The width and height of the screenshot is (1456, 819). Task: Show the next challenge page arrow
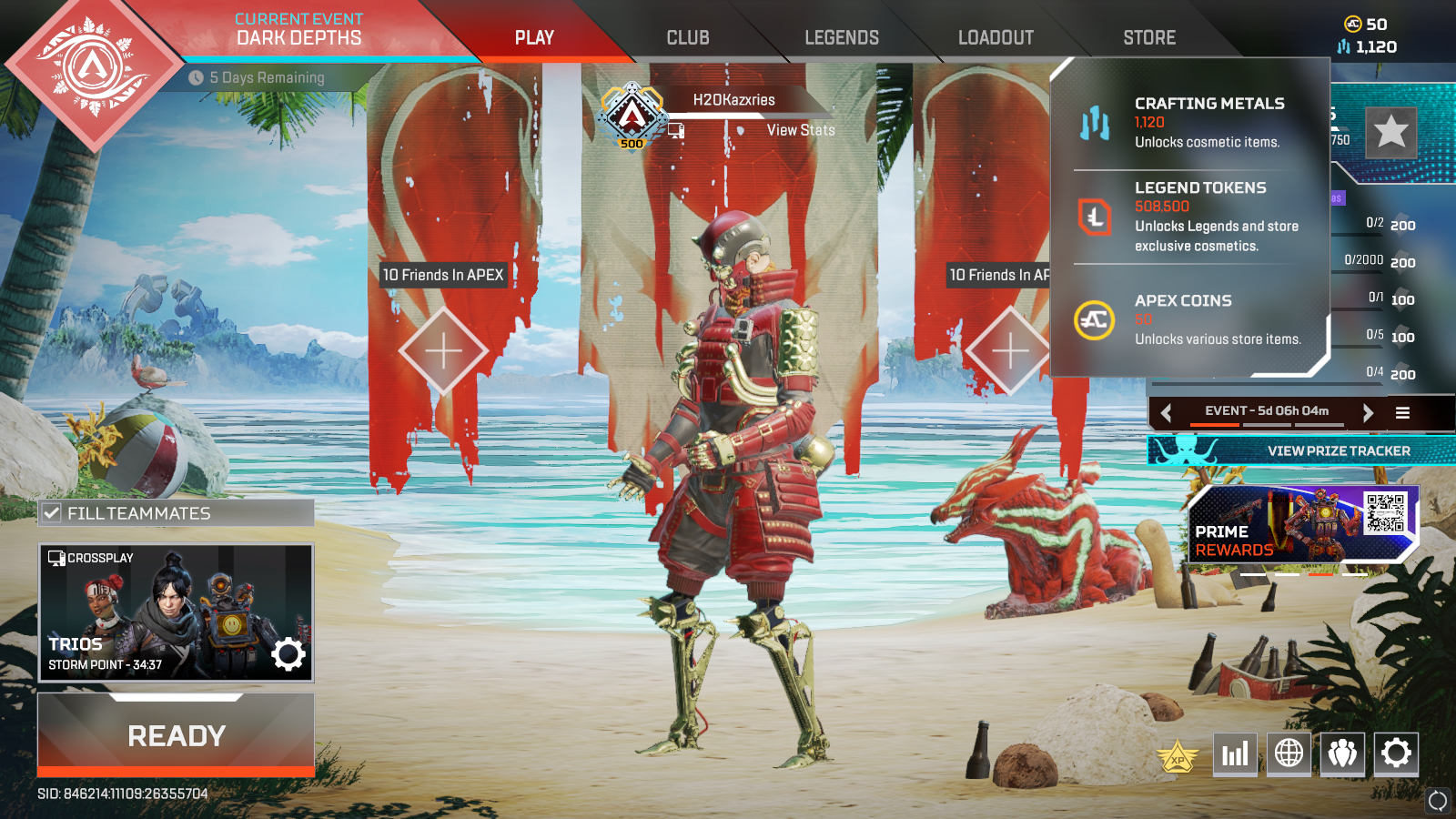pos(1367,412)
